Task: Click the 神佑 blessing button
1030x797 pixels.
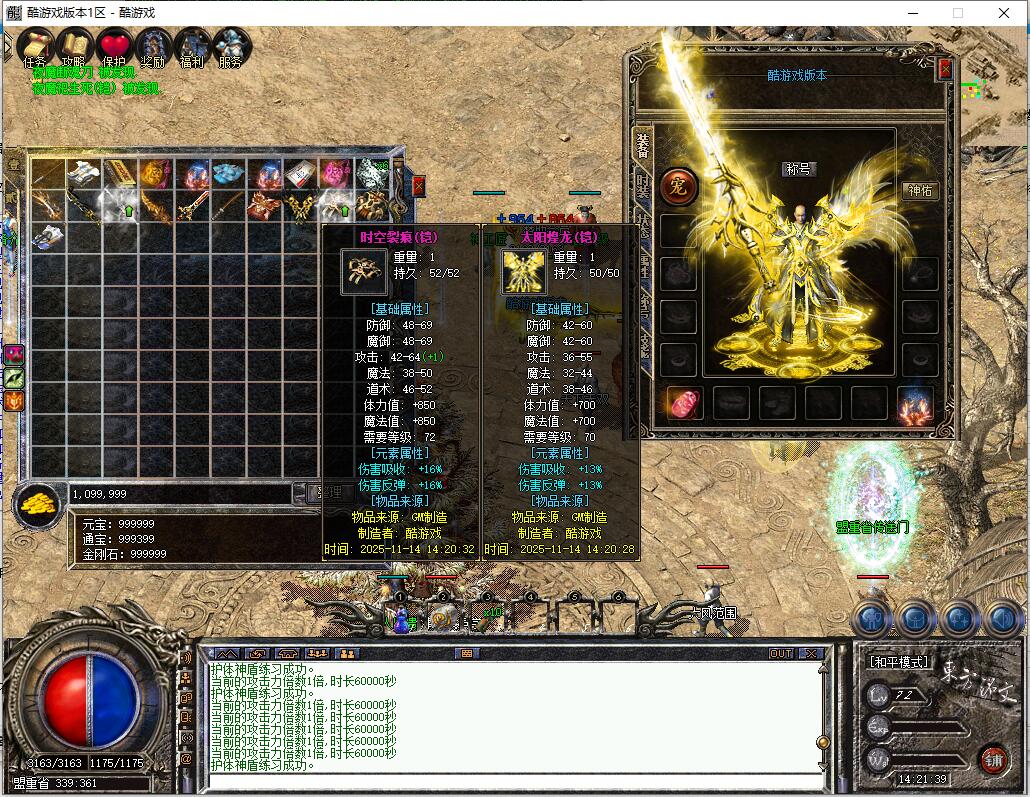Action: [920, 191]
